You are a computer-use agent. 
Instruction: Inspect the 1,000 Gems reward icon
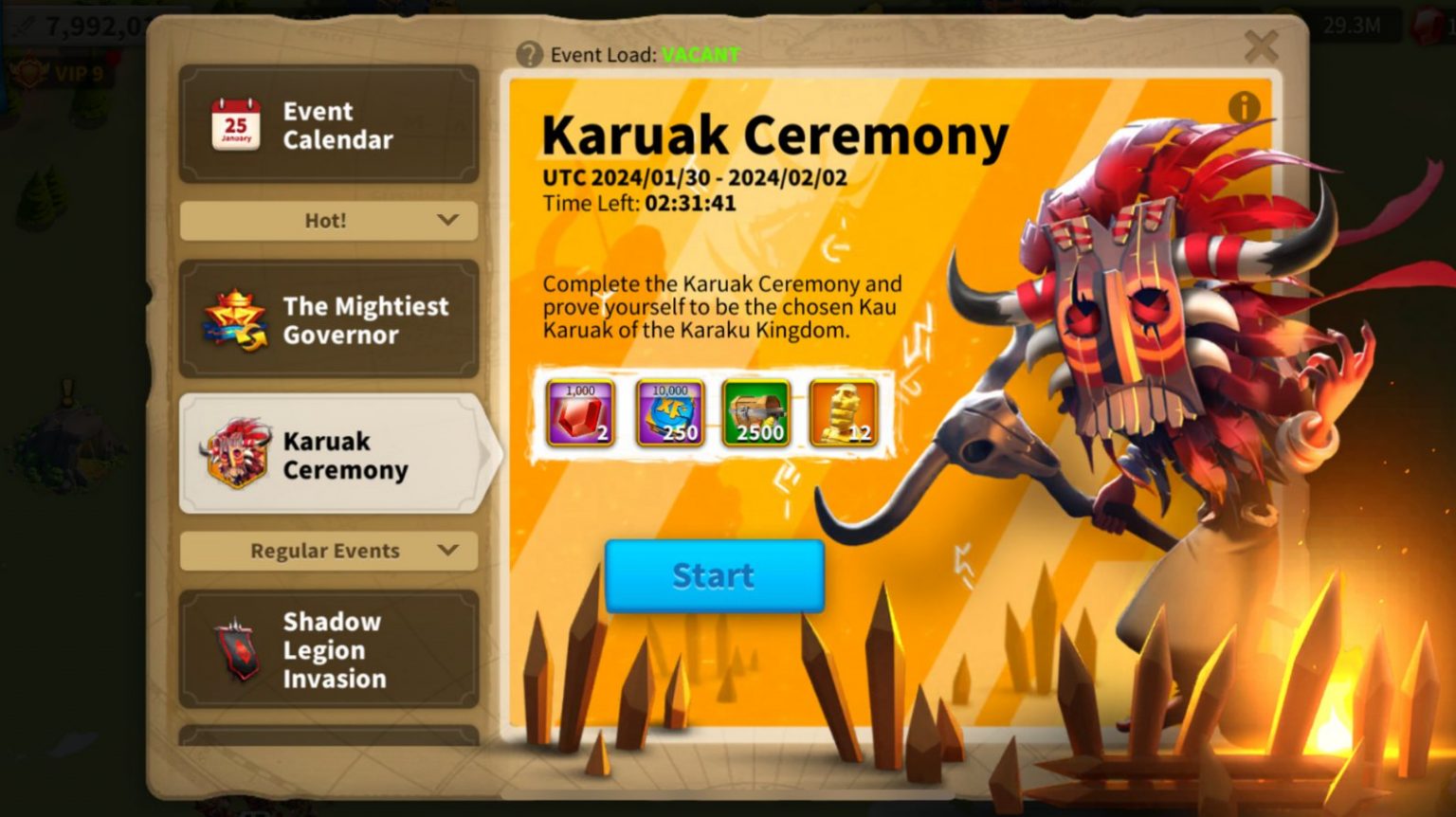pos(579,411)
